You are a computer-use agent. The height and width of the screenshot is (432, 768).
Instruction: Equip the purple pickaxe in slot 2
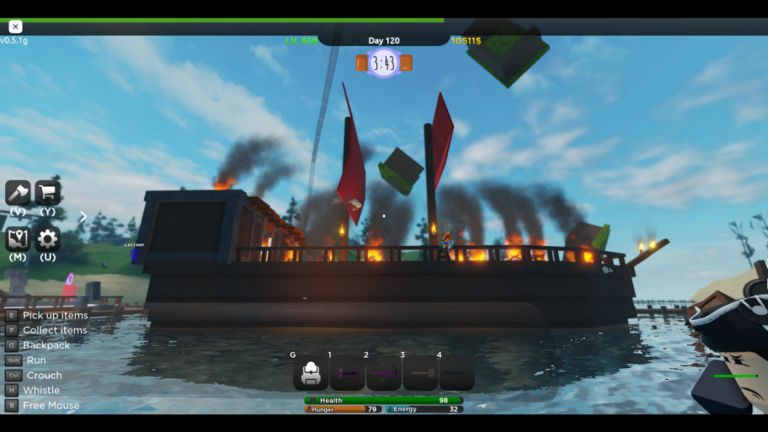point(384,373)
